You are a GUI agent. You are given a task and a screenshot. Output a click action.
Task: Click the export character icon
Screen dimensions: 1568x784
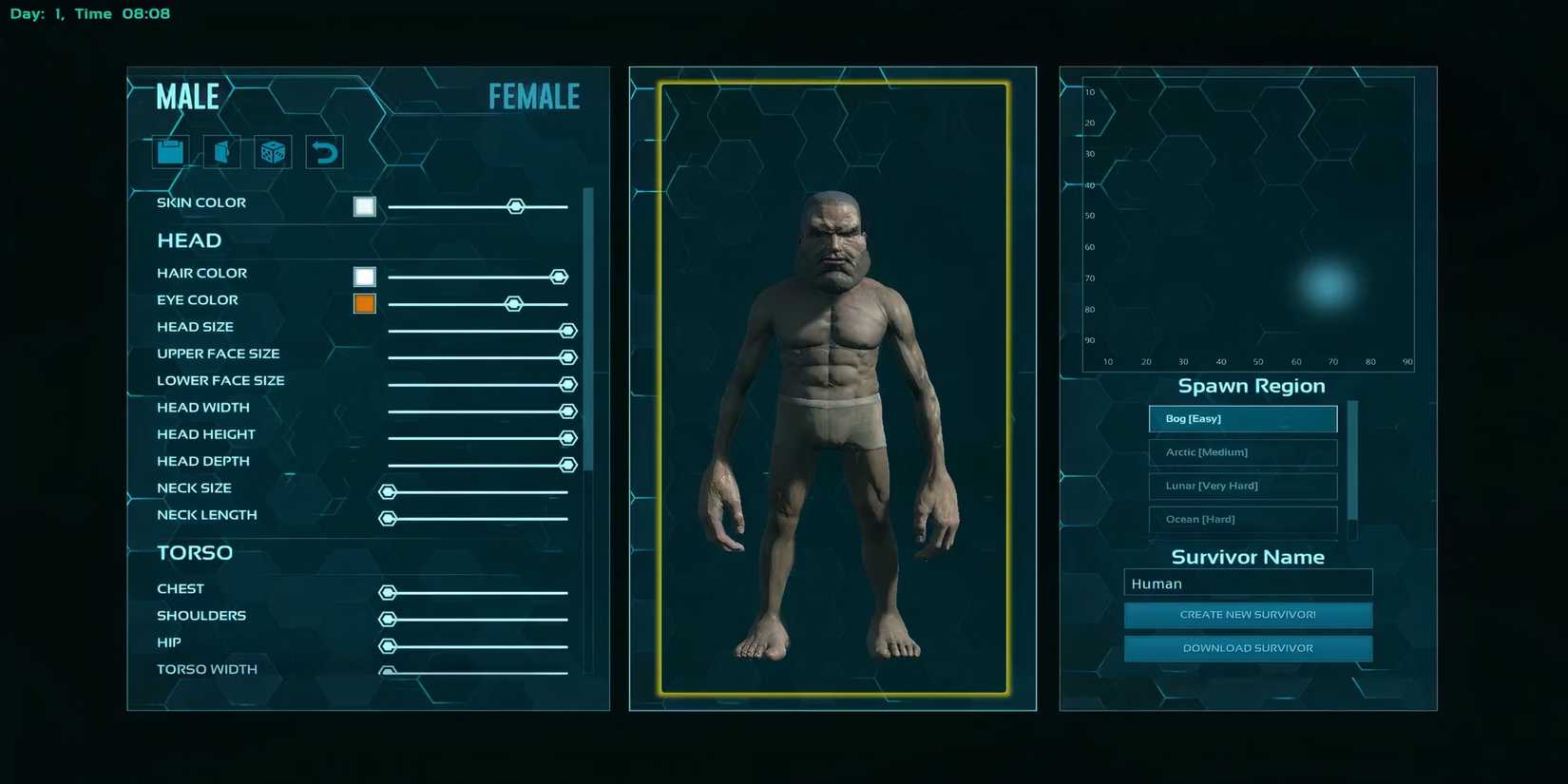click(x=220, y=151)
